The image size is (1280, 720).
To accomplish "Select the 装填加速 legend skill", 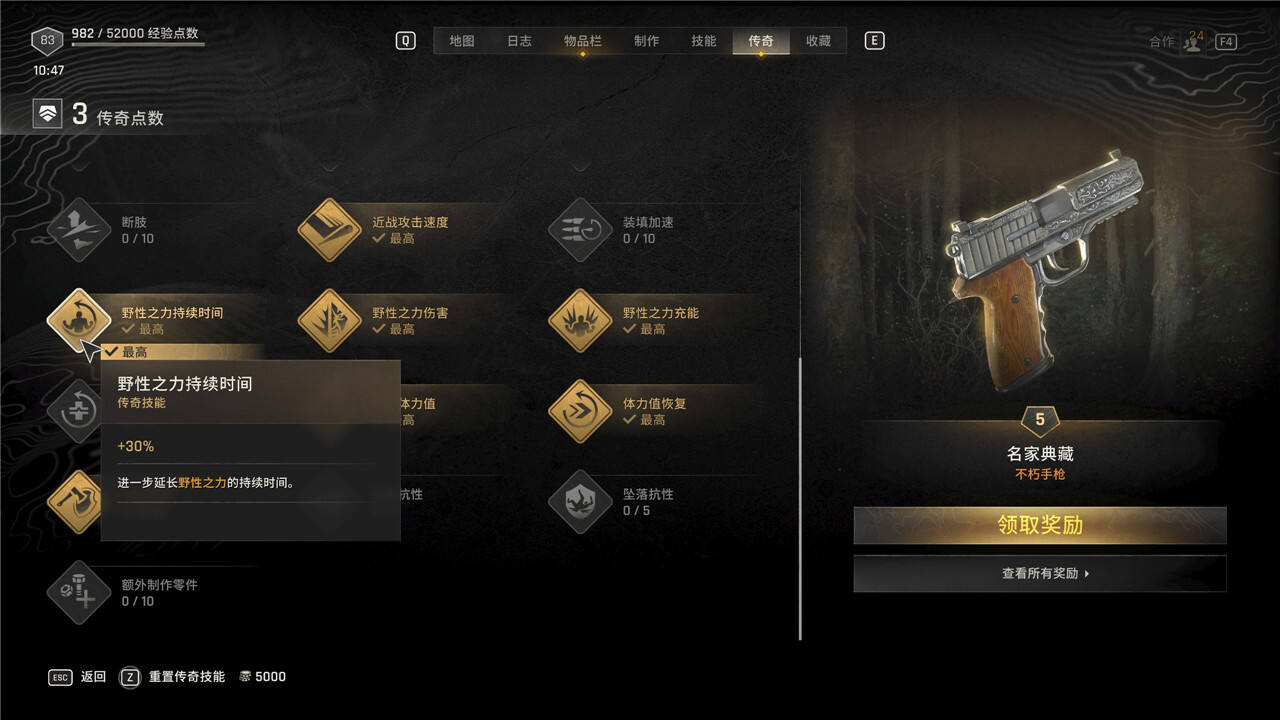I will (580, 230).
